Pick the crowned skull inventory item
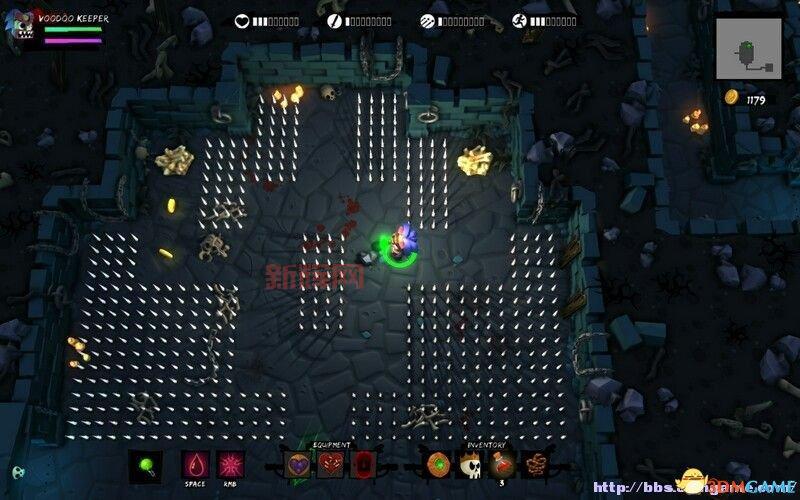800x500 pixels. 470,465
